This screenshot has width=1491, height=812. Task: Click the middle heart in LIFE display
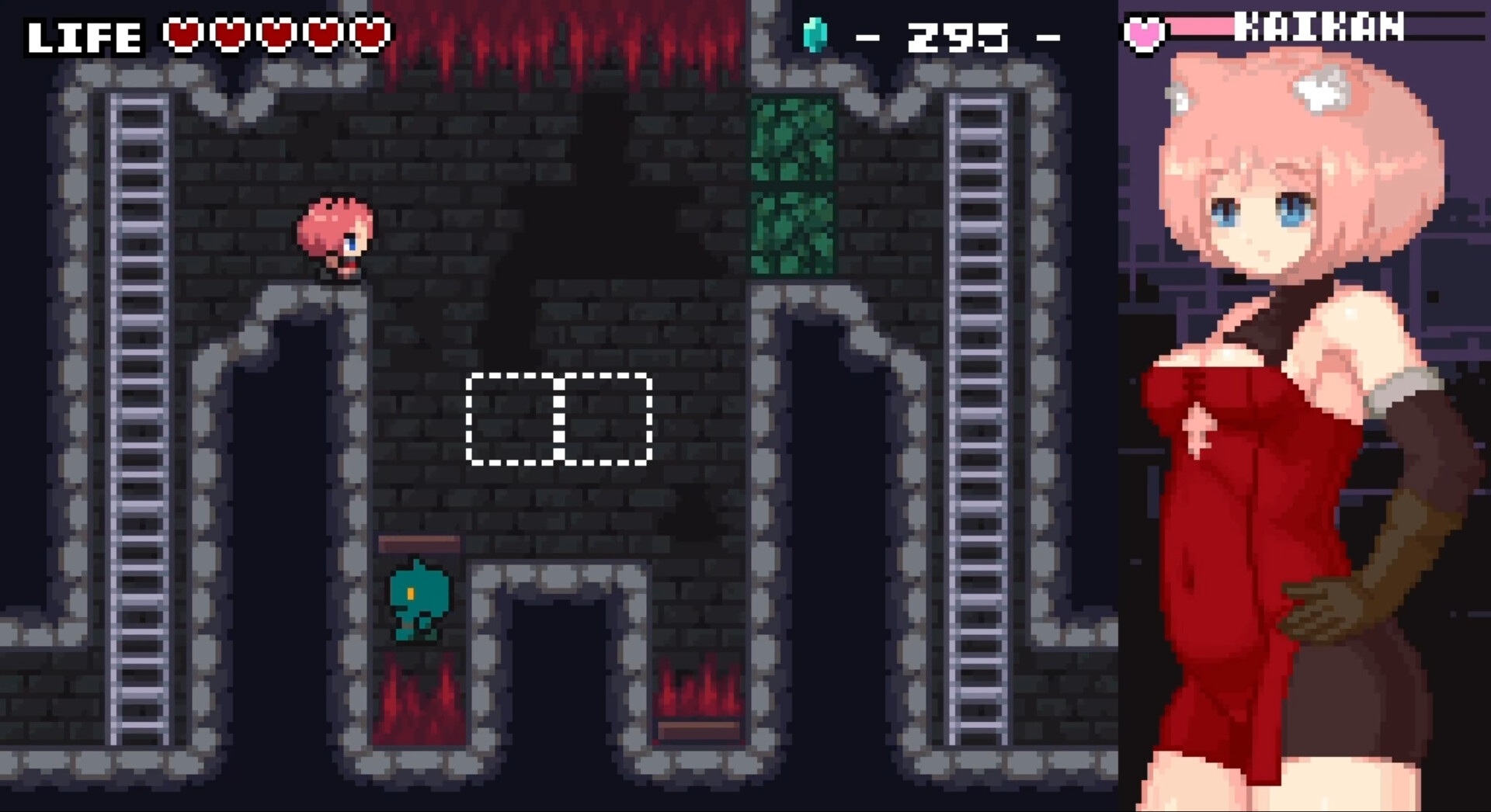point(276,33)
